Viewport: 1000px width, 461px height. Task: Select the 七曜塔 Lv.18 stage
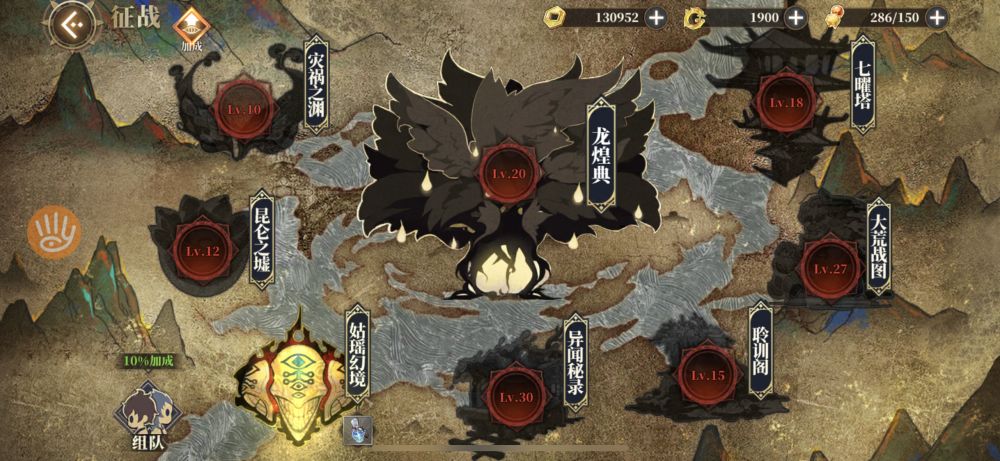pos(786,101)
